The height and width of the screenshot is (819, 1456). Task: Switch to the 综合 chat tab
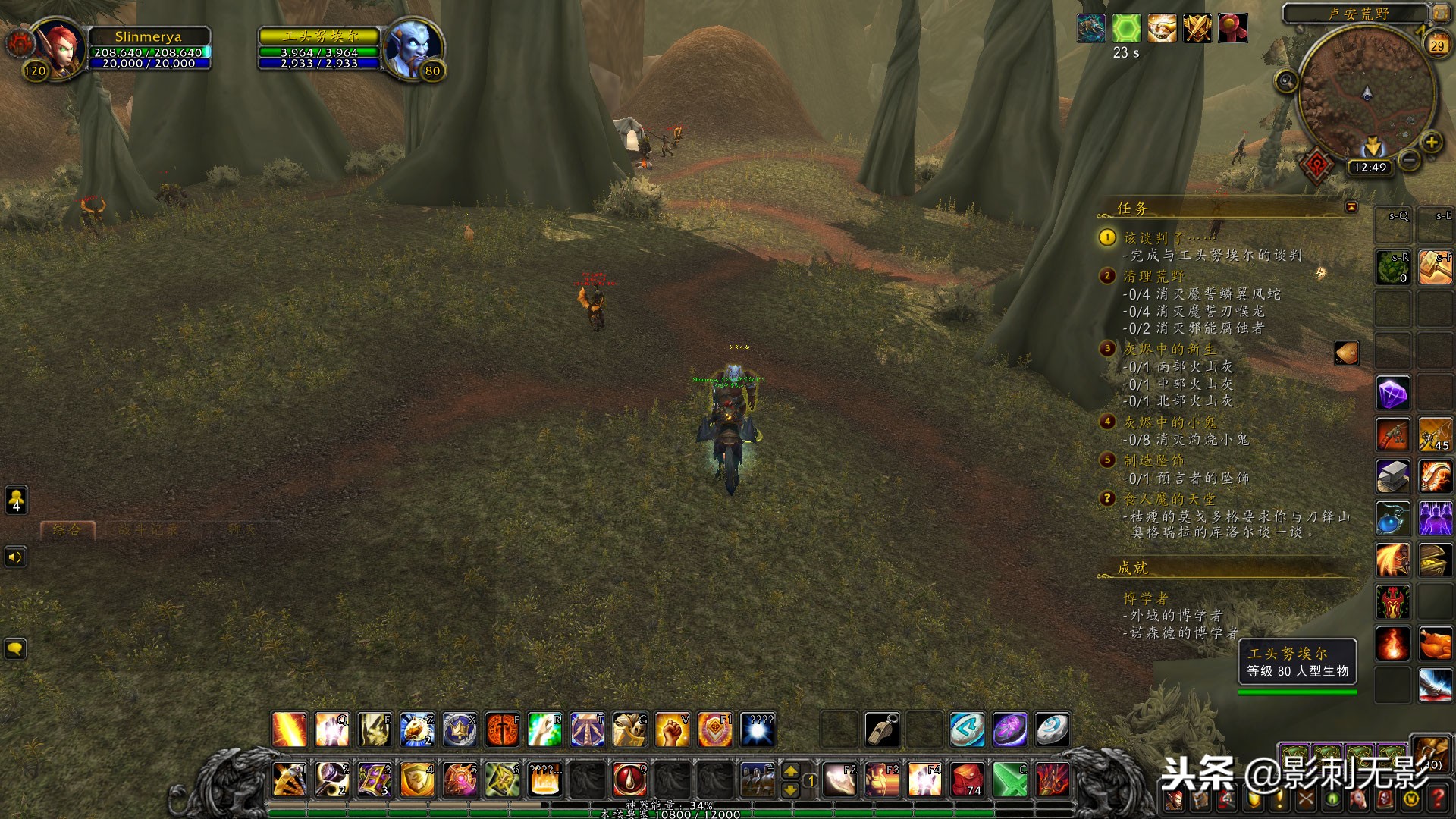click(x=67, y=529)
